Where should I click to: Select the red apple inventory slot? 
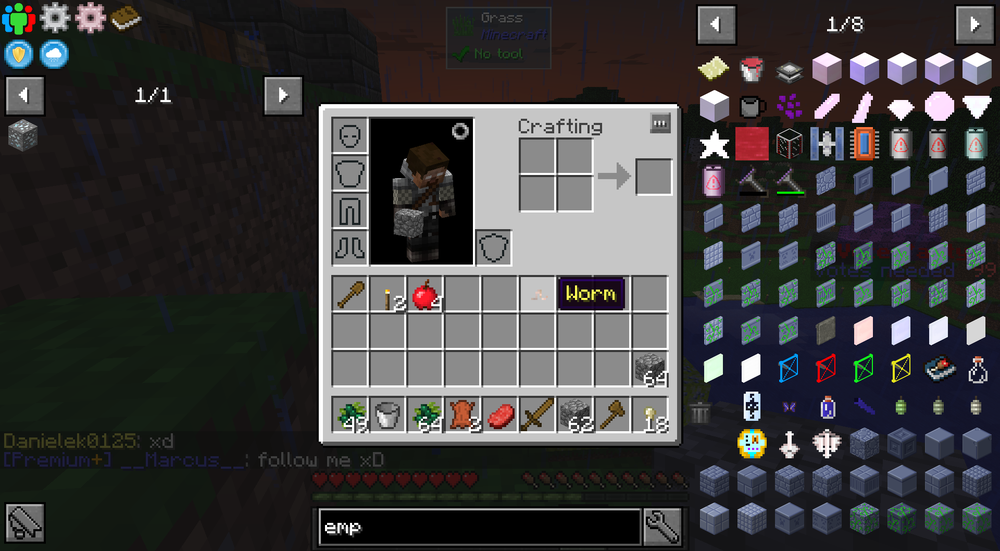[x=425, y=294]
